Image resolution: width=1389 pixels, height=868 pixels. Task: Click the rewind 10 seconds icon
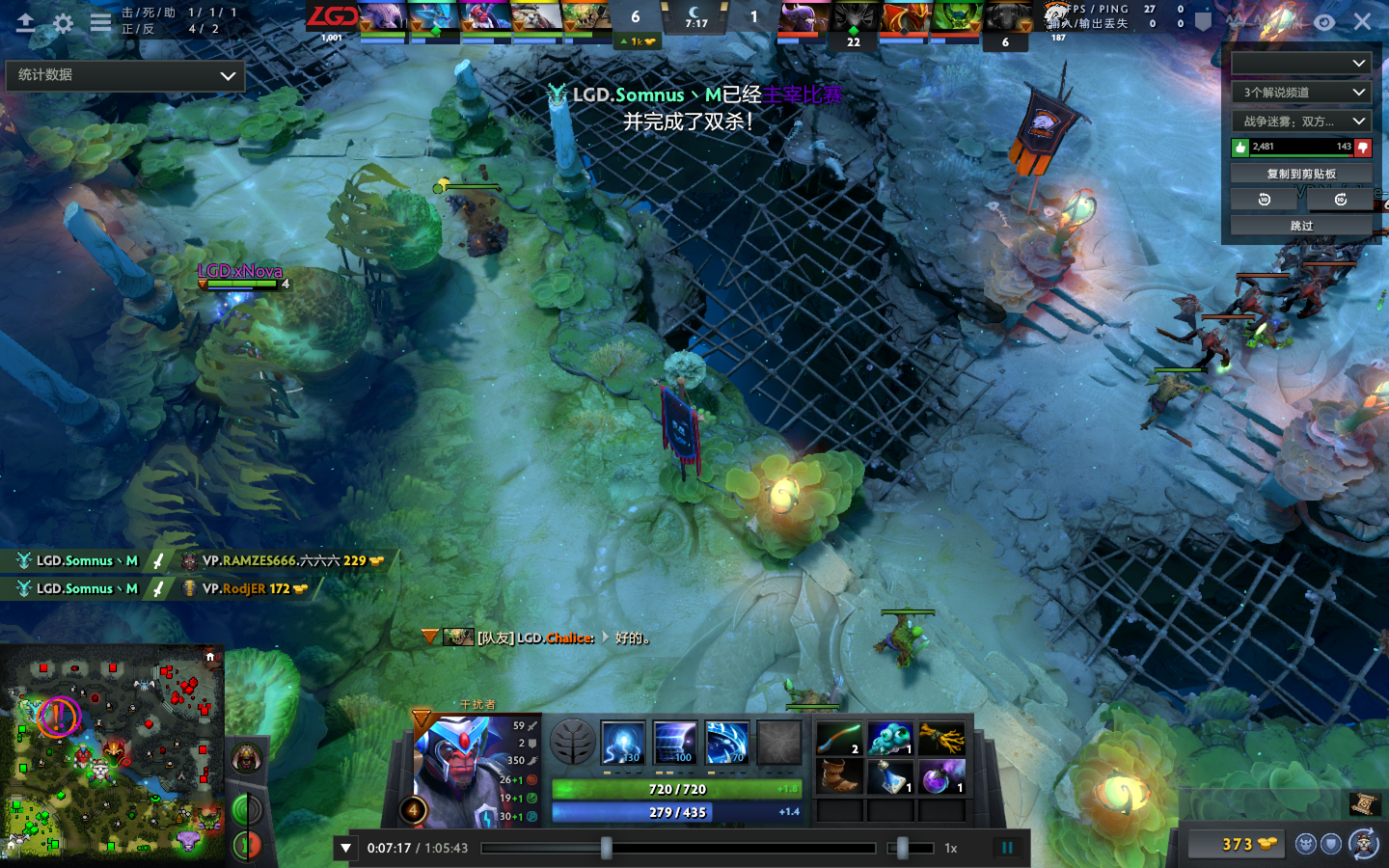[x=1264, y=199]
